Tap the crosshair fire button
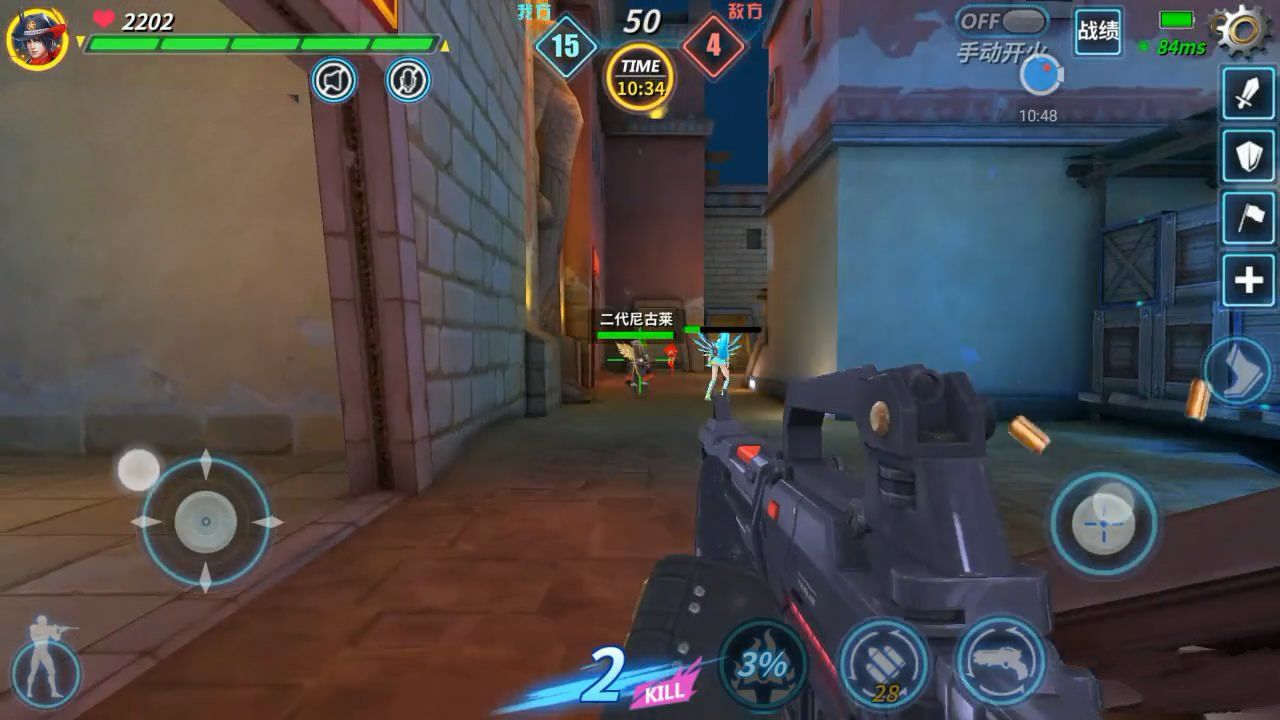 click(1103, 523)
